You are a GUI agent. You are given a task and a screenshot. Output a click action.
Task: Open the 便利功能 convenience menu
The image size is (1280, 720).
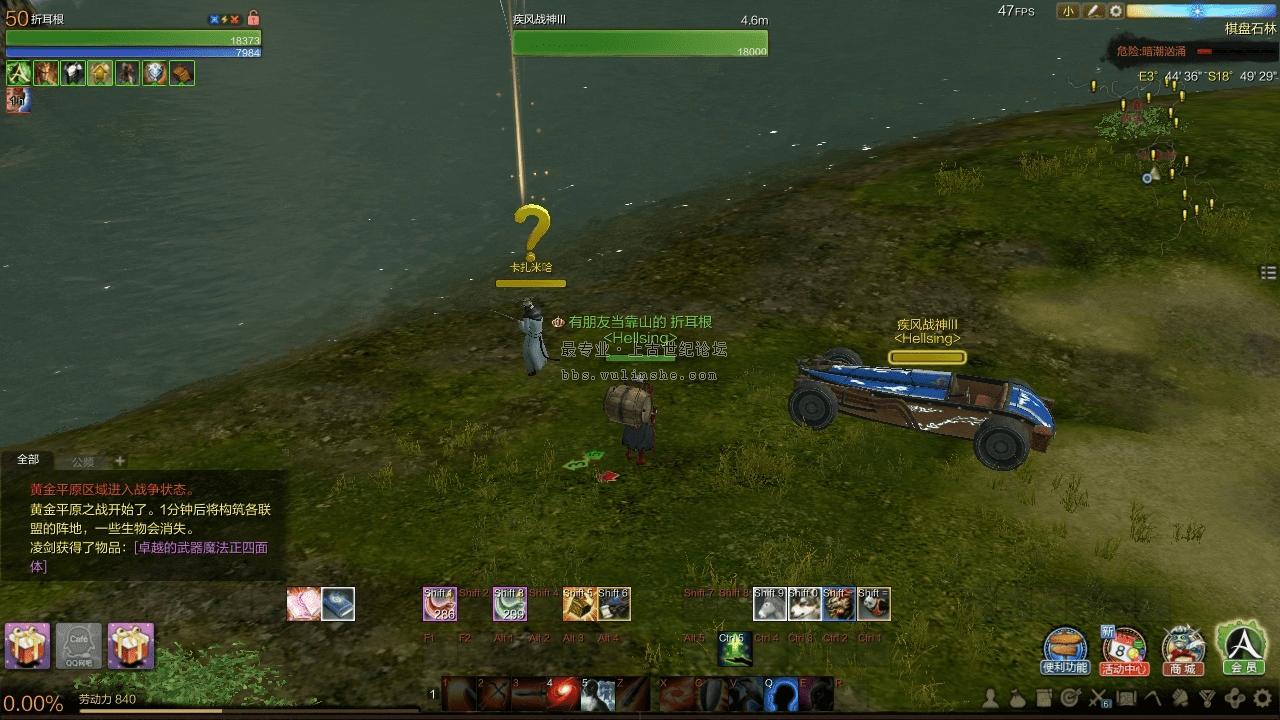[x=1065, y=648]
